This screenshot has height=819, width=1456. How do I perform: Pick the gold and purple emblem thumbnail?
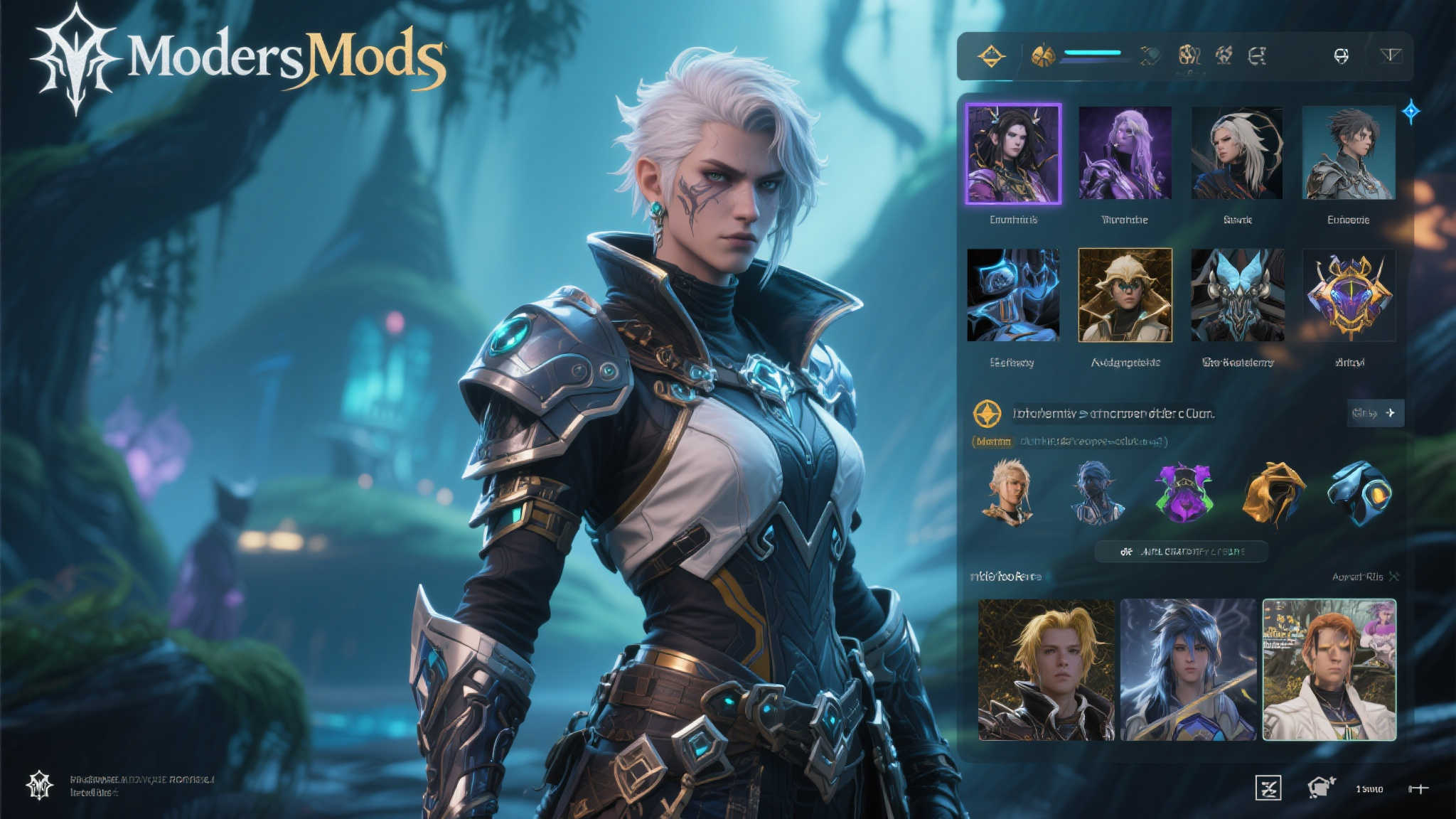[x=1349, y=295]
